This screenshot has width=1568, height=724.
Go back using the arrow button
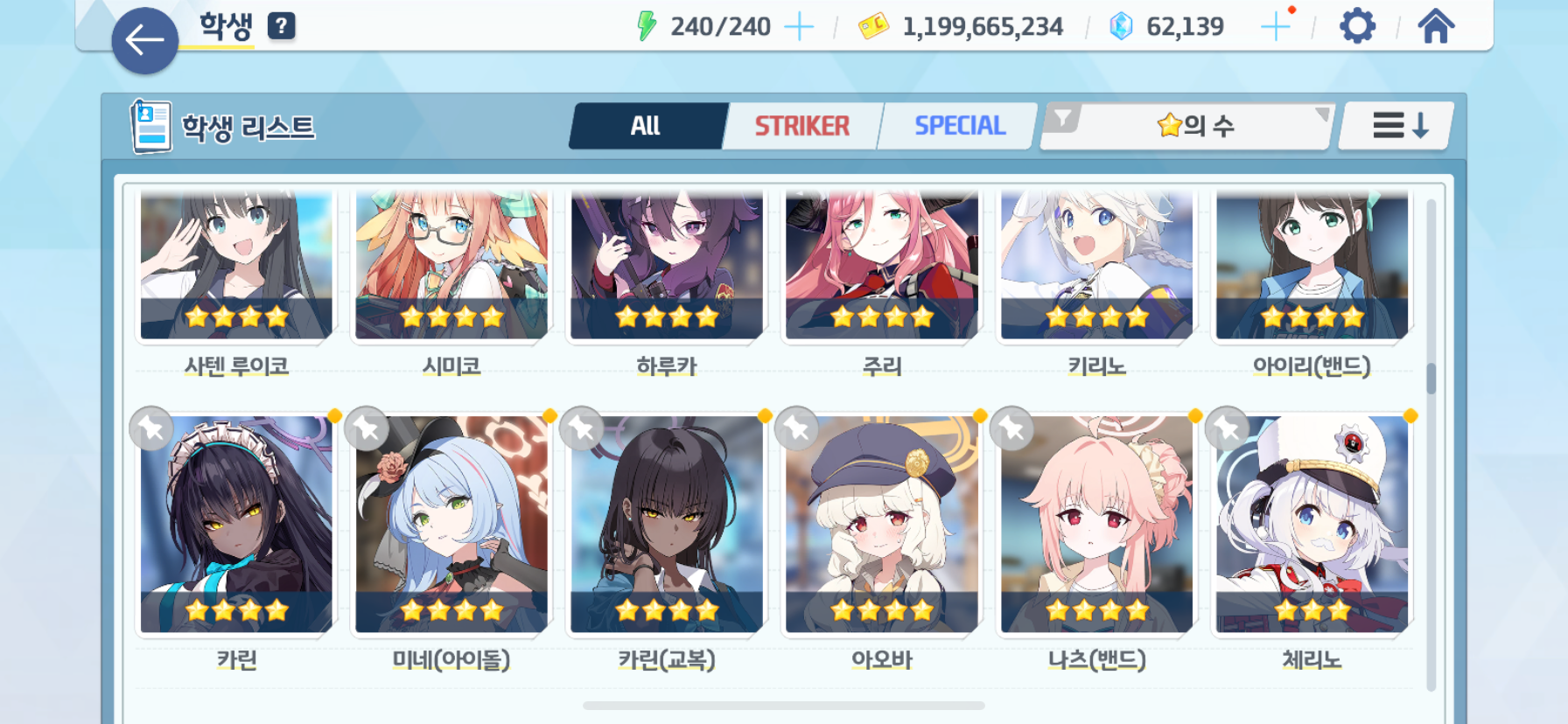coord(144,40)
